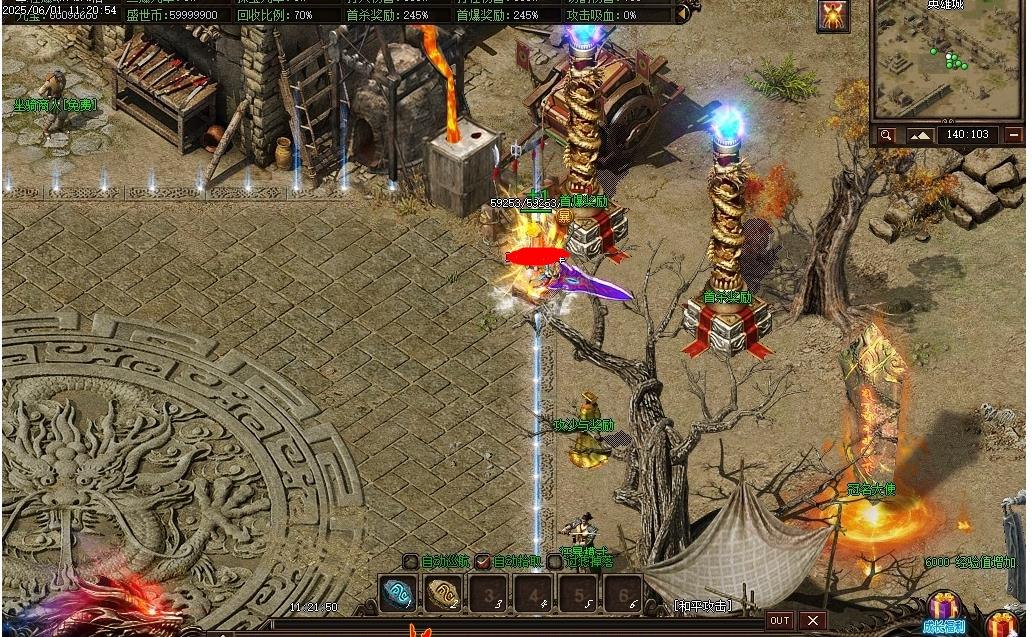Toggle the 自动巡航 checkbox
The height and width of the screenshot is (637, 1032).
[x=410, y=561]
